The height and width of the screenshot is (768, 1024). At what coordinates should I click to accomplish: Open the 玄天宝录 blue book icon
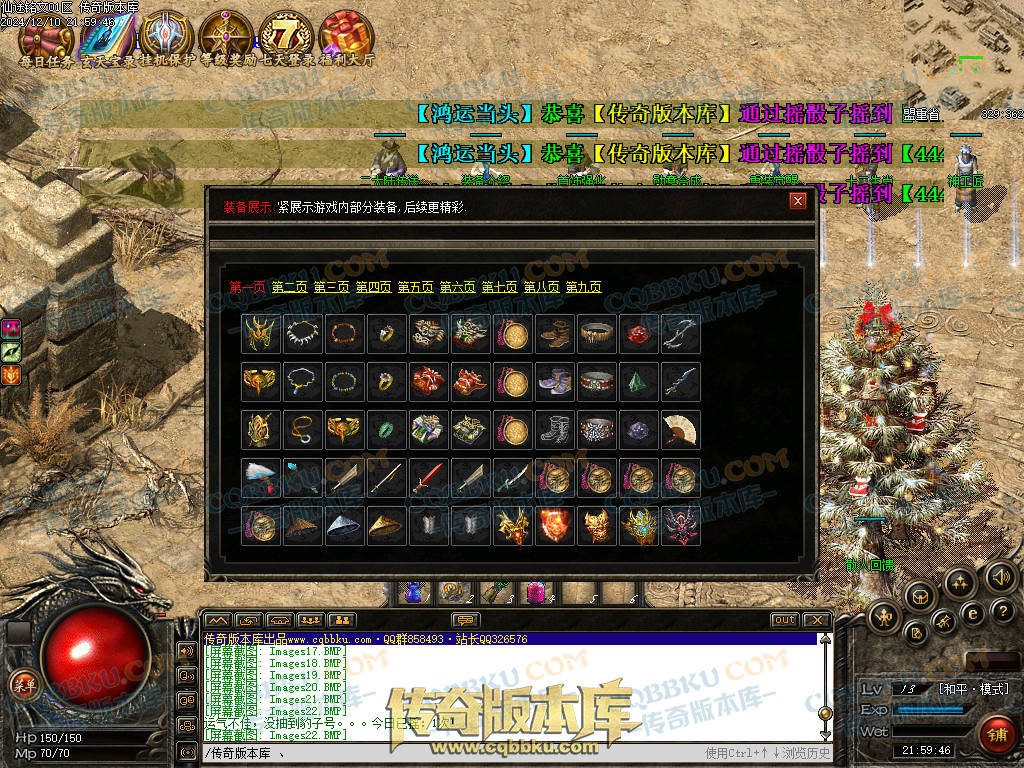106,36
